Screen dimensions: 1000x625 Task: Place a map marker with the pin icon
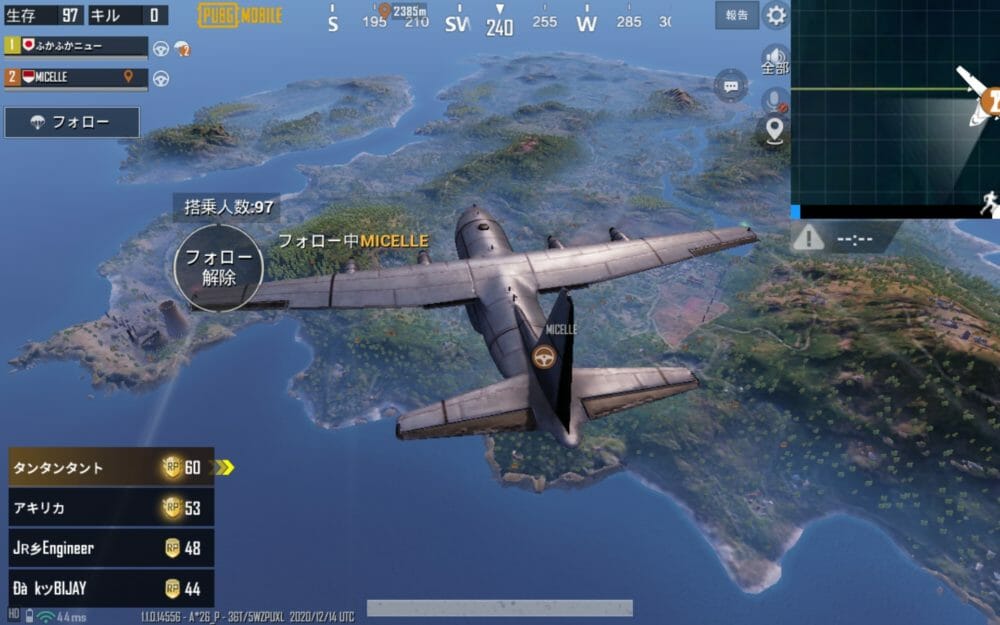click(774, 131)
